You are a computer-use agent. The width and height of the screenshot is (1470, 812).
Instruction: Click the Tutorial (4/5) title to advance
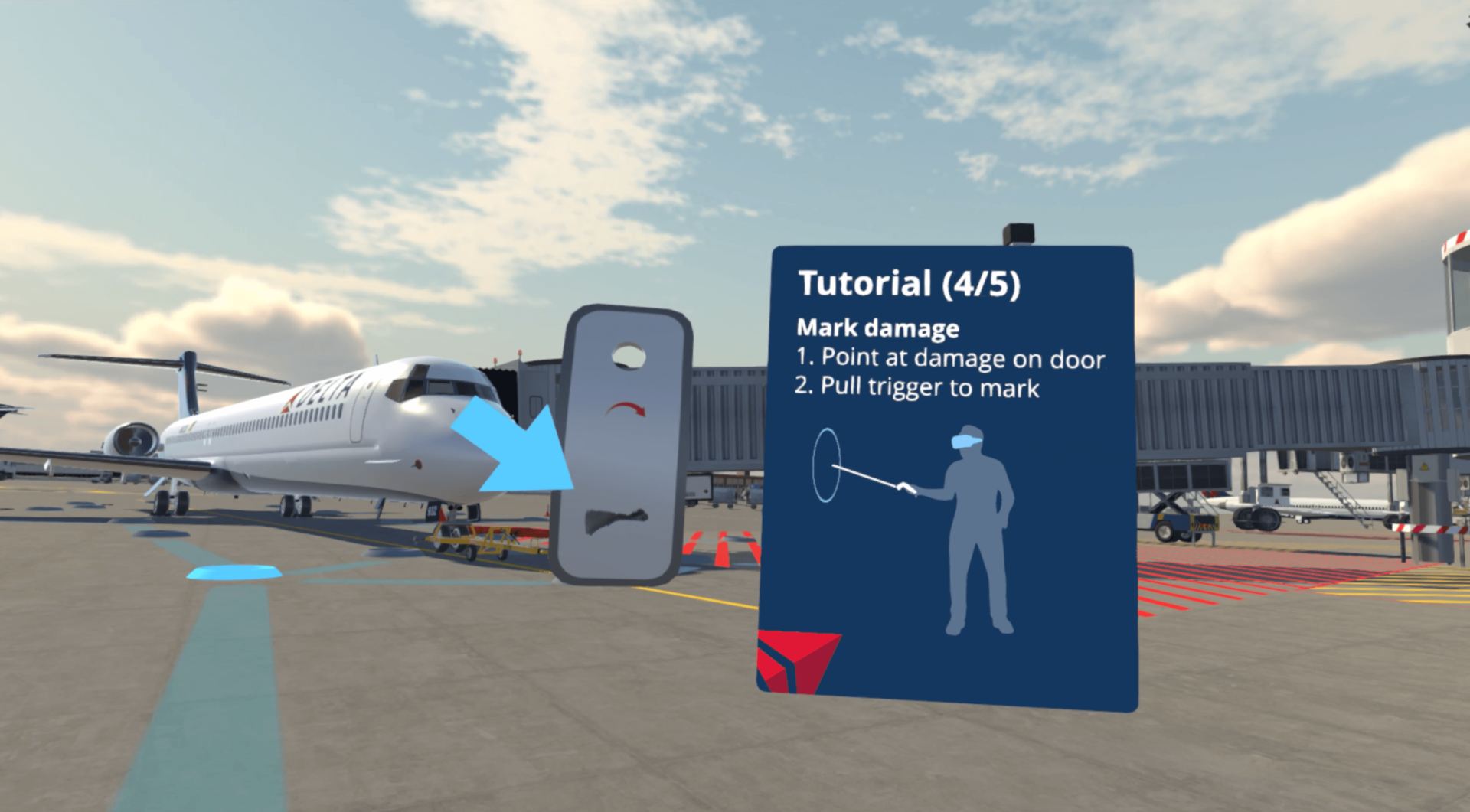[x=909, y=283]
